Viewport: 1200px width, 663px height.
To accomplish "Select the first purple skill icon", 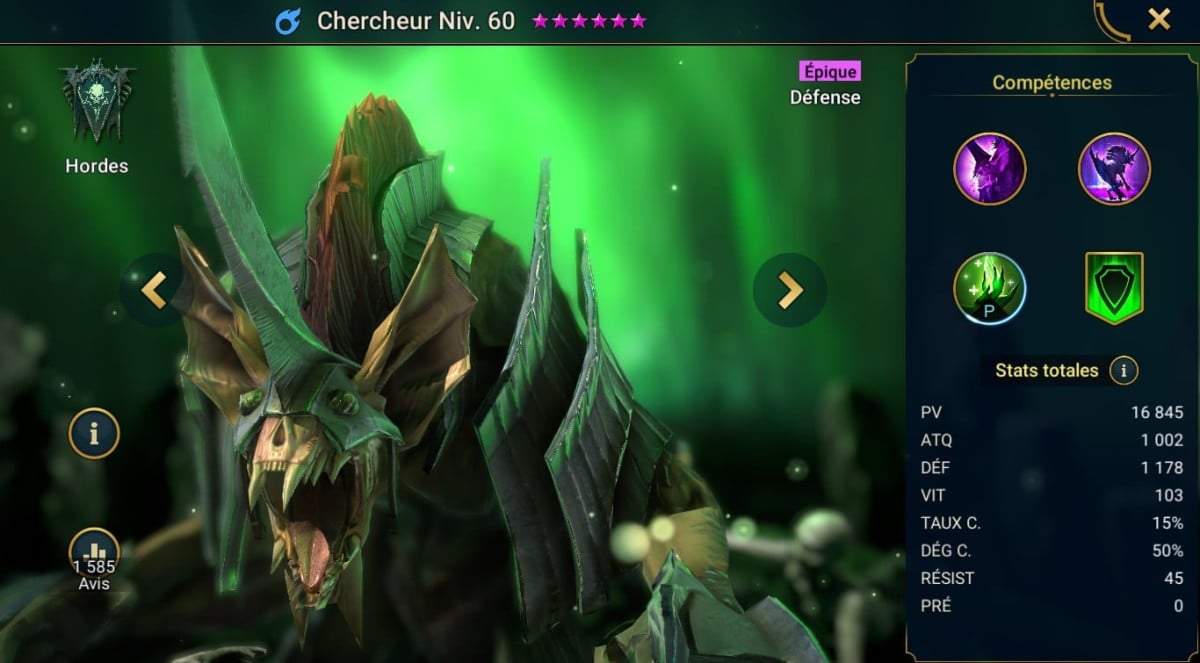I will pyautogui.click(x=989, y=168).
